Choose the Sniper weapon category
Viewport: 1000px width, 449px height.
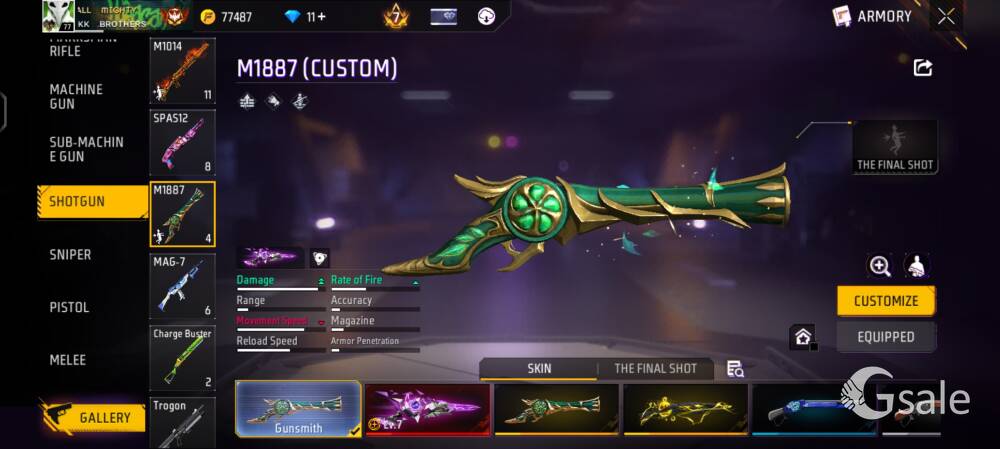70,255
